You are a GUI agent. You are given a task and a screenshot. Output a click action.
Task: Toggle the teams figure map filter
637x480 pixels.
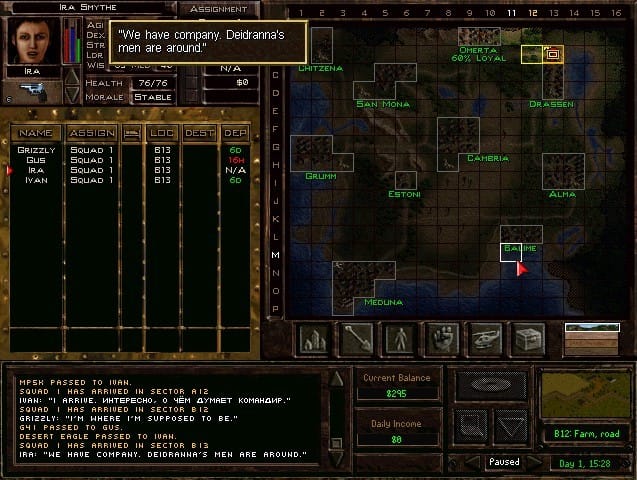[x=400, y=339]
